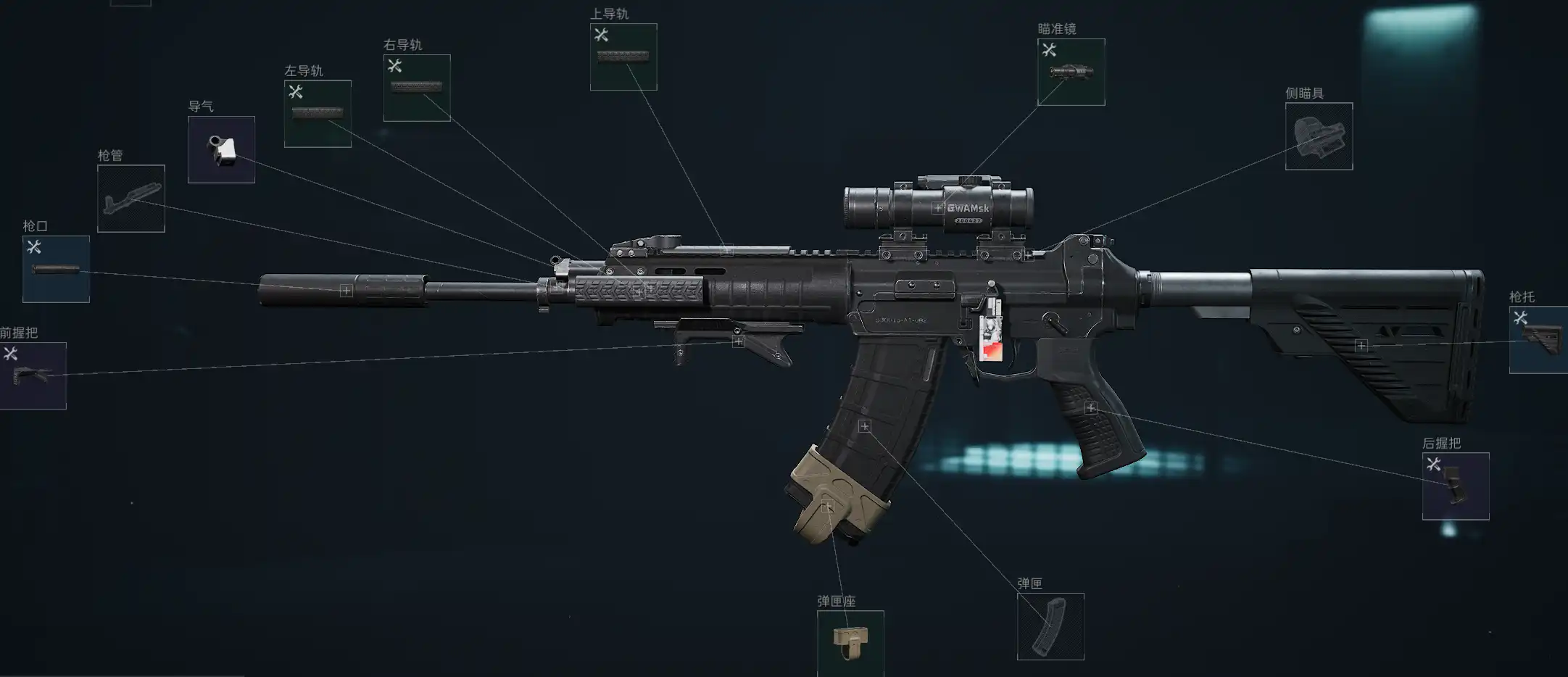This screenshot has height=677, width=1568.
Task: Open the mag well (弹匣座) slot
Action: [850, 643]
